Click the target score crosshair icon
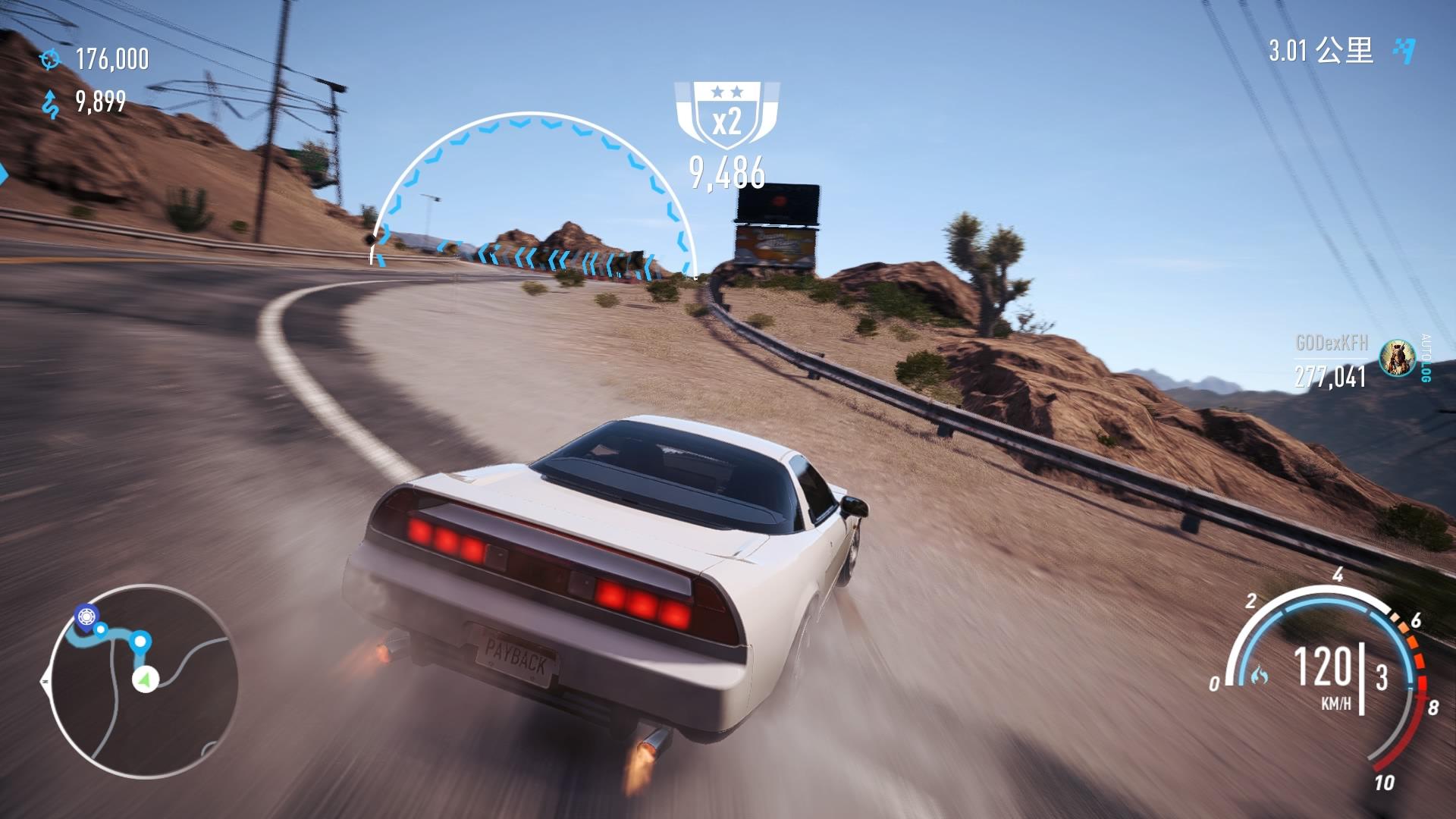The image size is (1456, 819). (51, 58)
